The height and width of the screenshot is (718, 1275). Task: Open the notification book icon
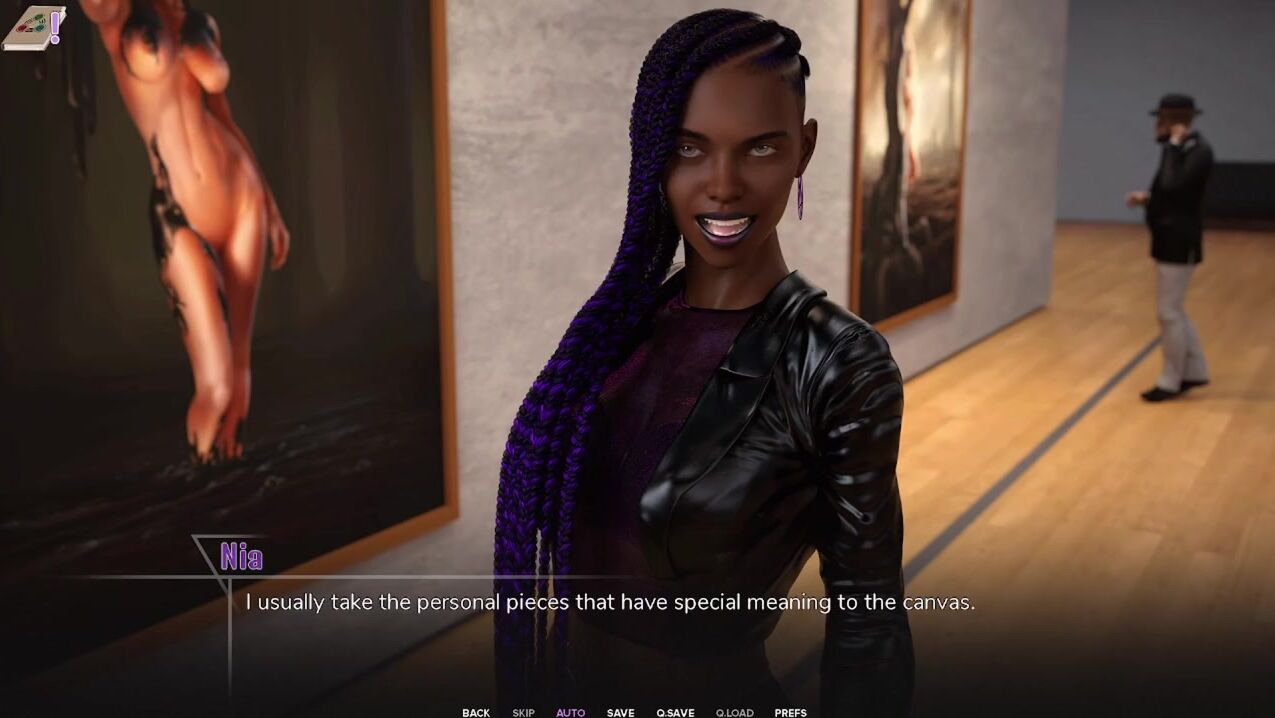pyautogui.click(x=34, y=27)
